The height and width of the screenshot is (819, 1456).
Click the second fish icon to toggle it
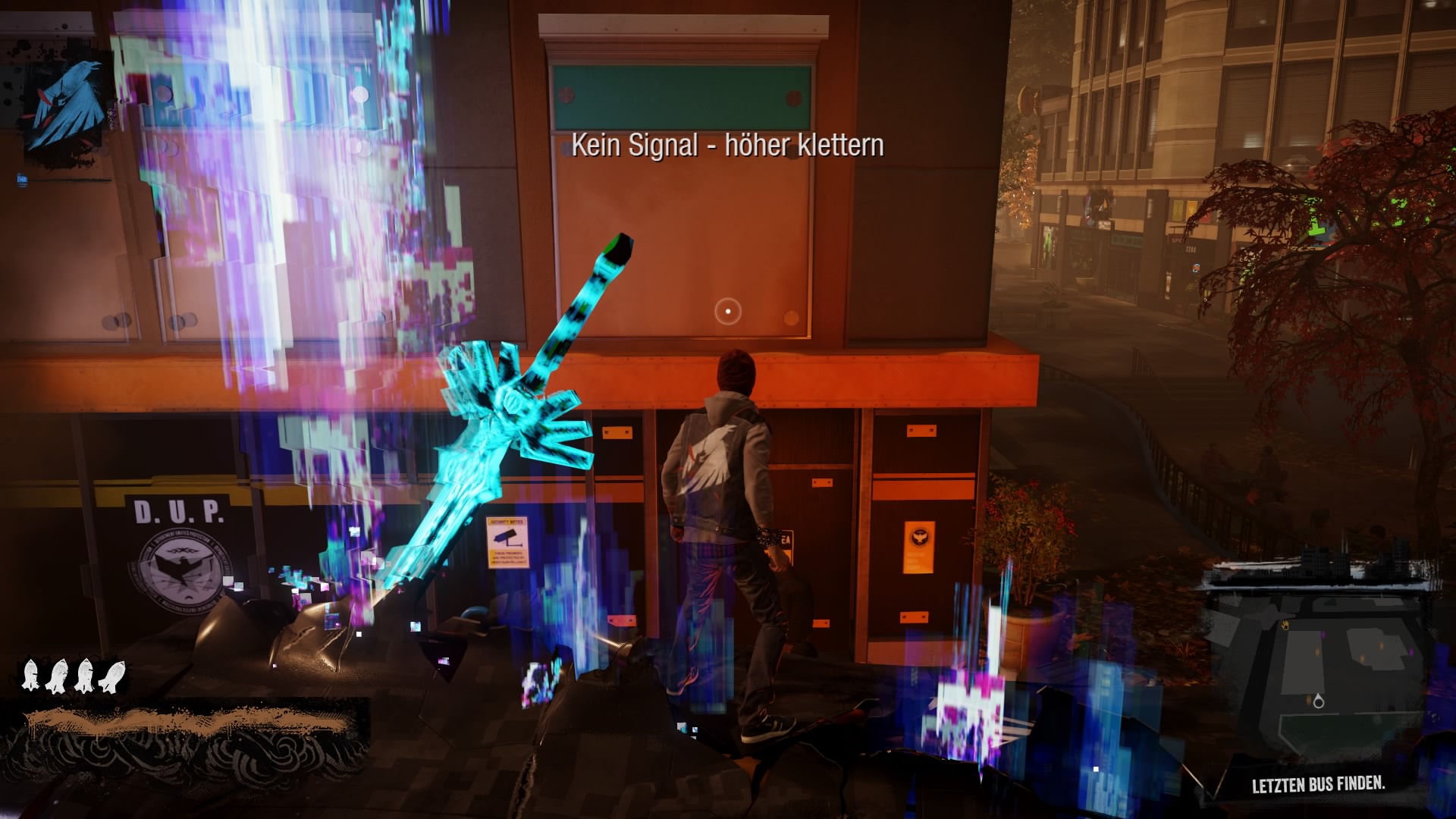[57, 676]
